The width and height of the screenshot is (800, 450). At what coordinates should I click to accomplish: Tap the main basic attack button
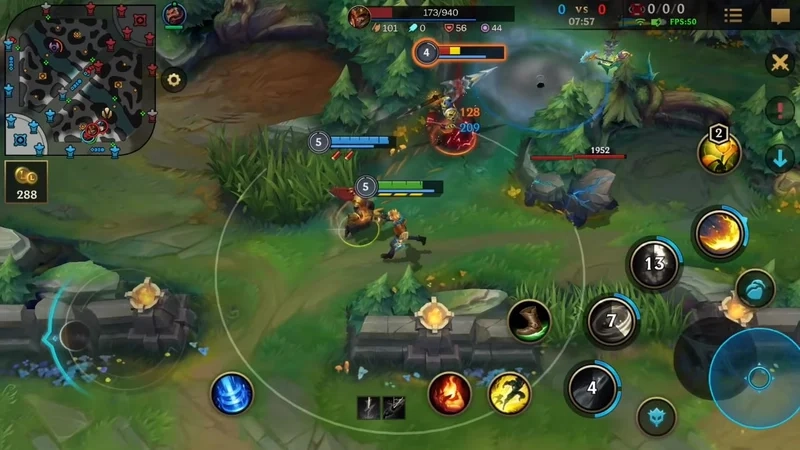pyautogui.click(x=758, y=377)
